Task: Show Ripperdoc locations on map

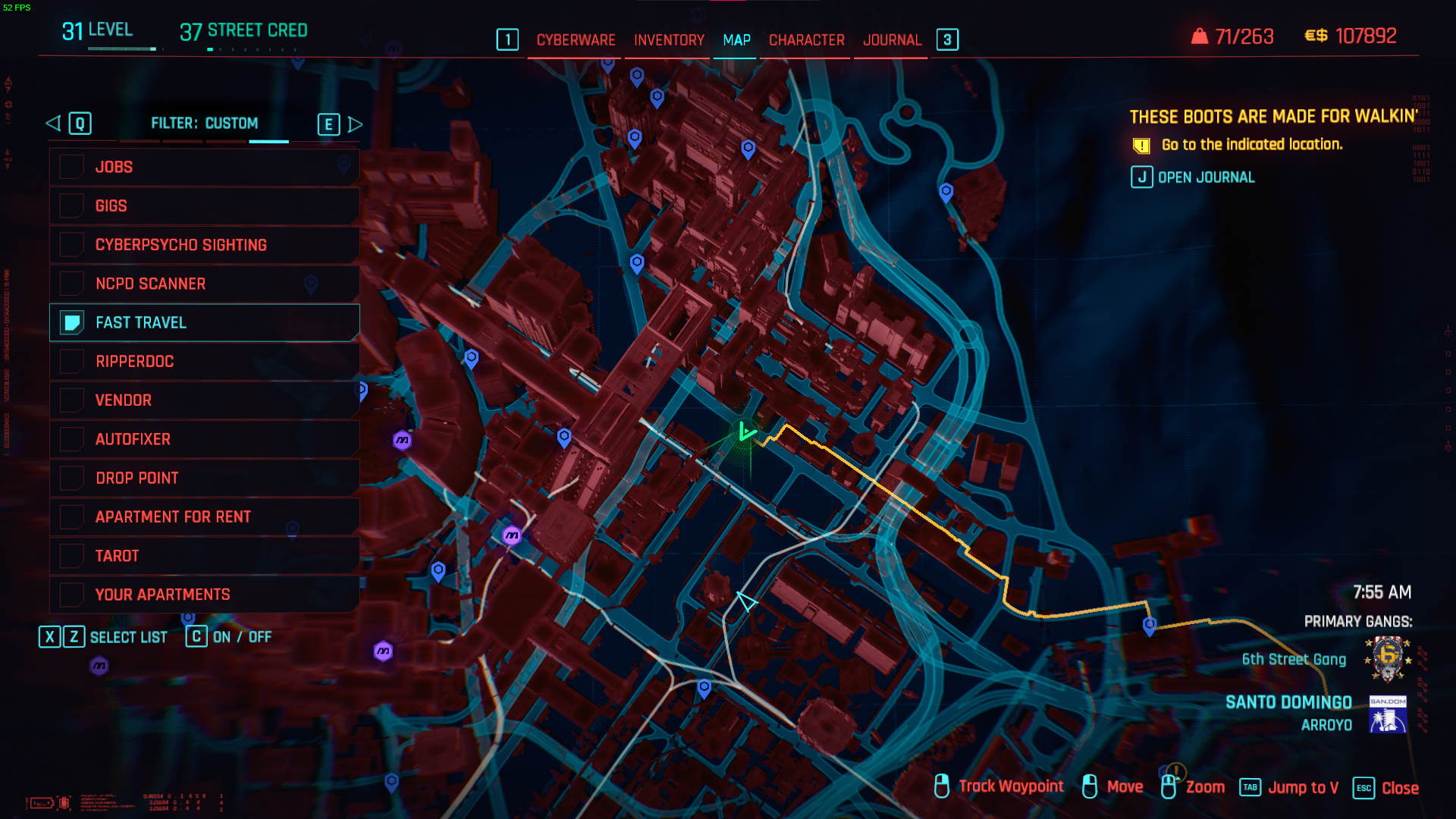Action: (72, 362)
